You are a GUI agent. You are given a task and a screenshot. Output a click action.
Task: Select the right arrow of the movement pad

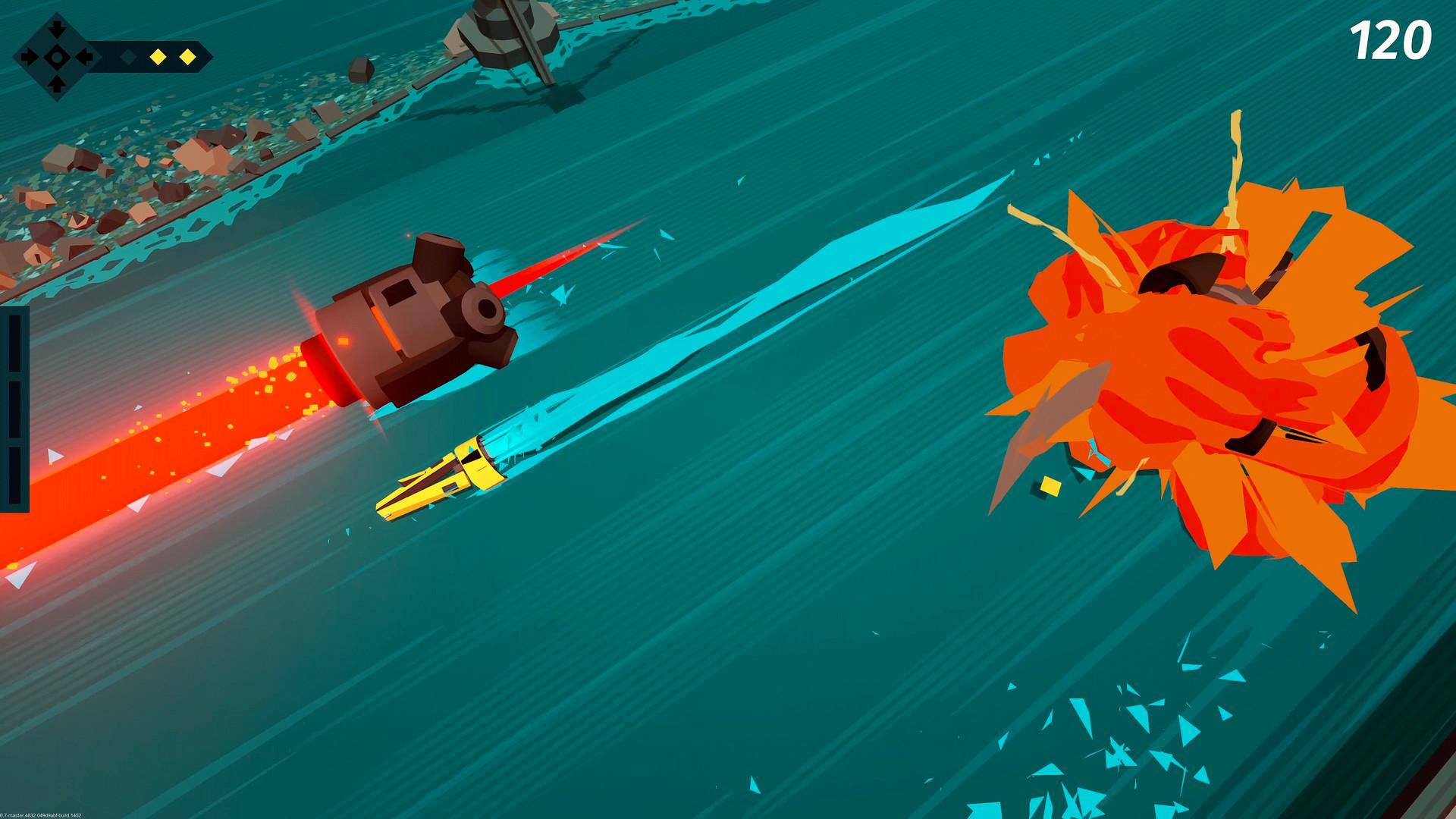coord(83,57)
